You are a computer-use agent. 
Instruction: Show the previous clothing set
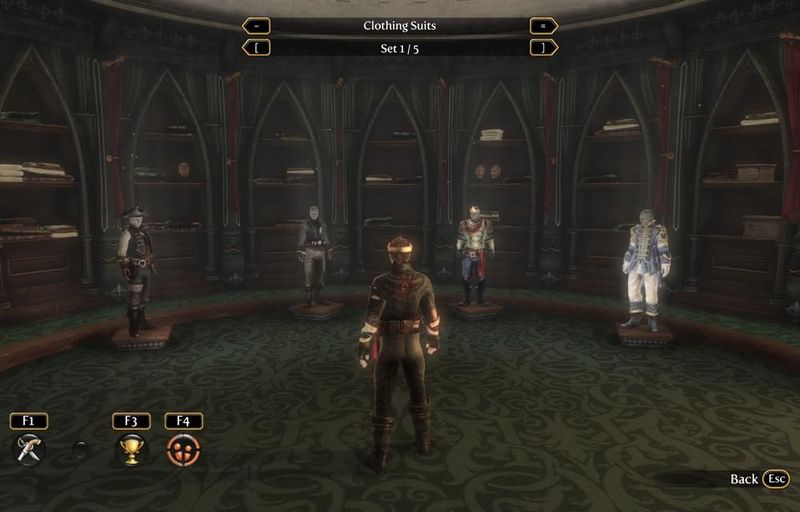[256, 47]
